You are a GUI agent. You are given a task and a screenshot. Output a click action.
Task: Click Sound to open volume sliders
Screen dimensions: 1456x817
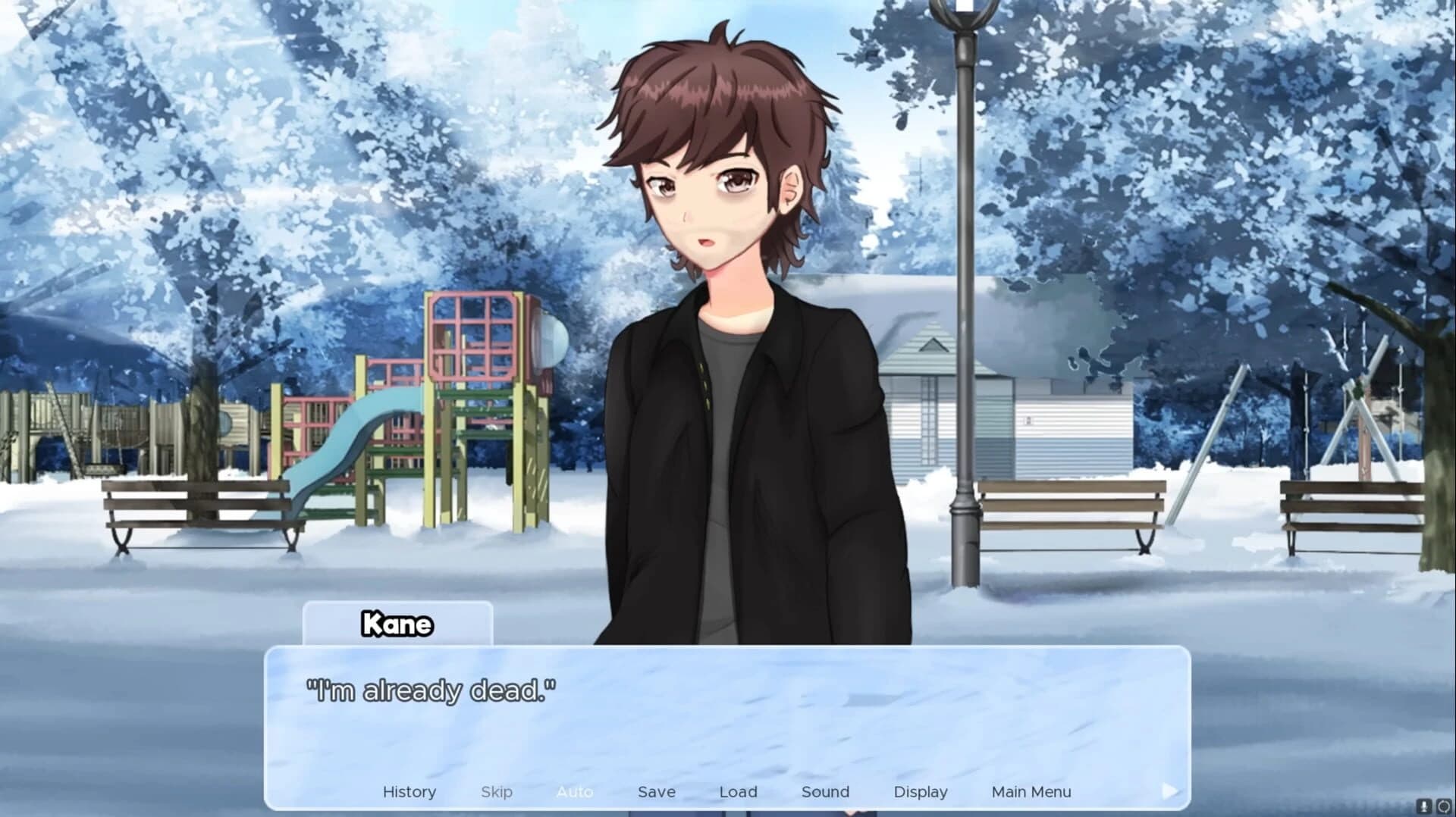pos(825,791)
